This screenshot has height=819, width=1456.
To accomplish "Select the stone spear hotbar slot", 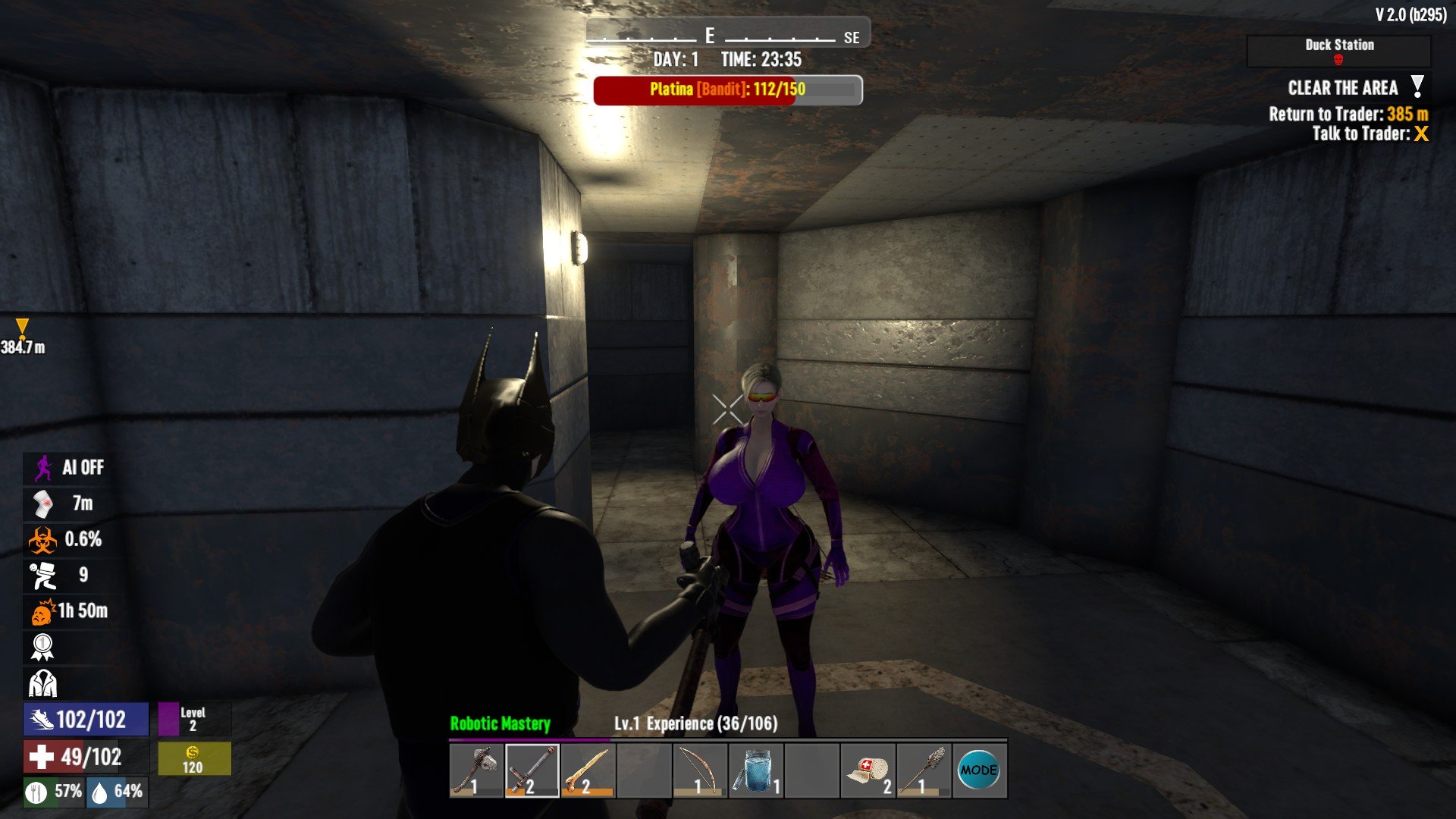I will coord(924,770).
